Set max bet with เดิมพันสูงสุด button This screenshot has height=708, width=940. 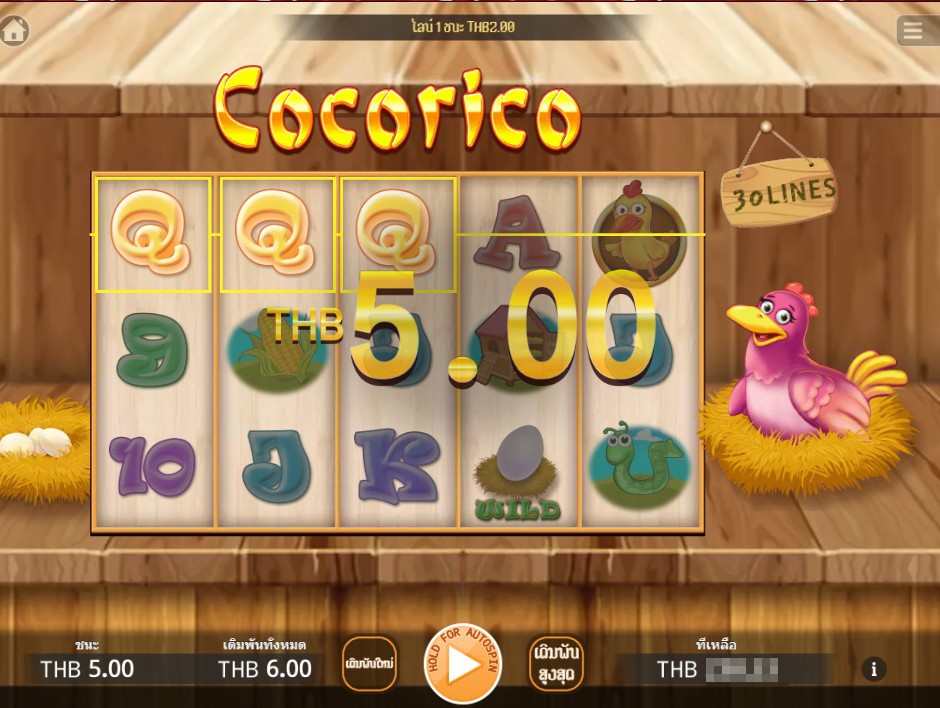pos(556,664)
